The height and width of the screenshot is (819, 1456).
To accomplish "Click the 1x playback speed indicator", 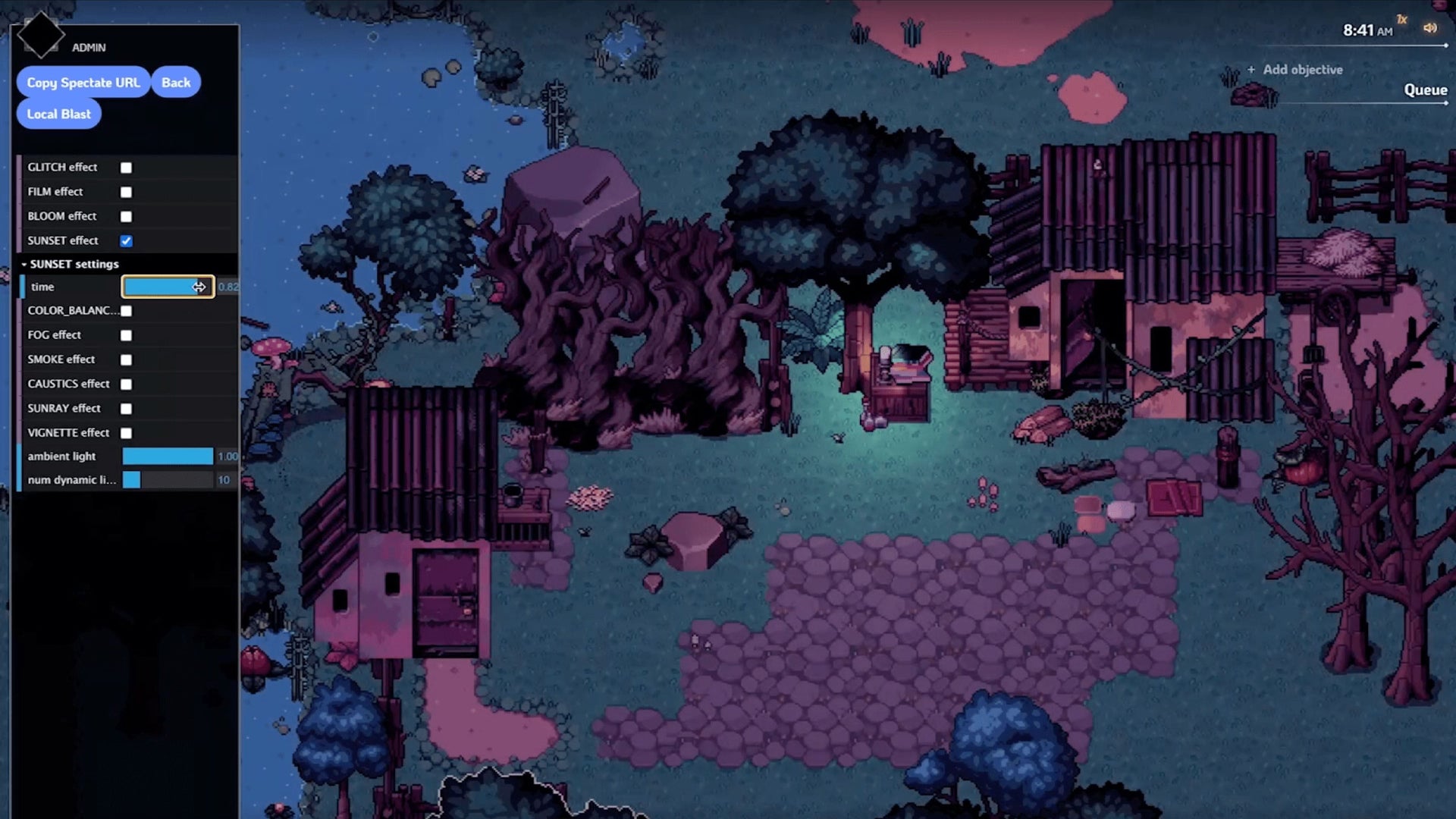I will (x=1401, y=19).
